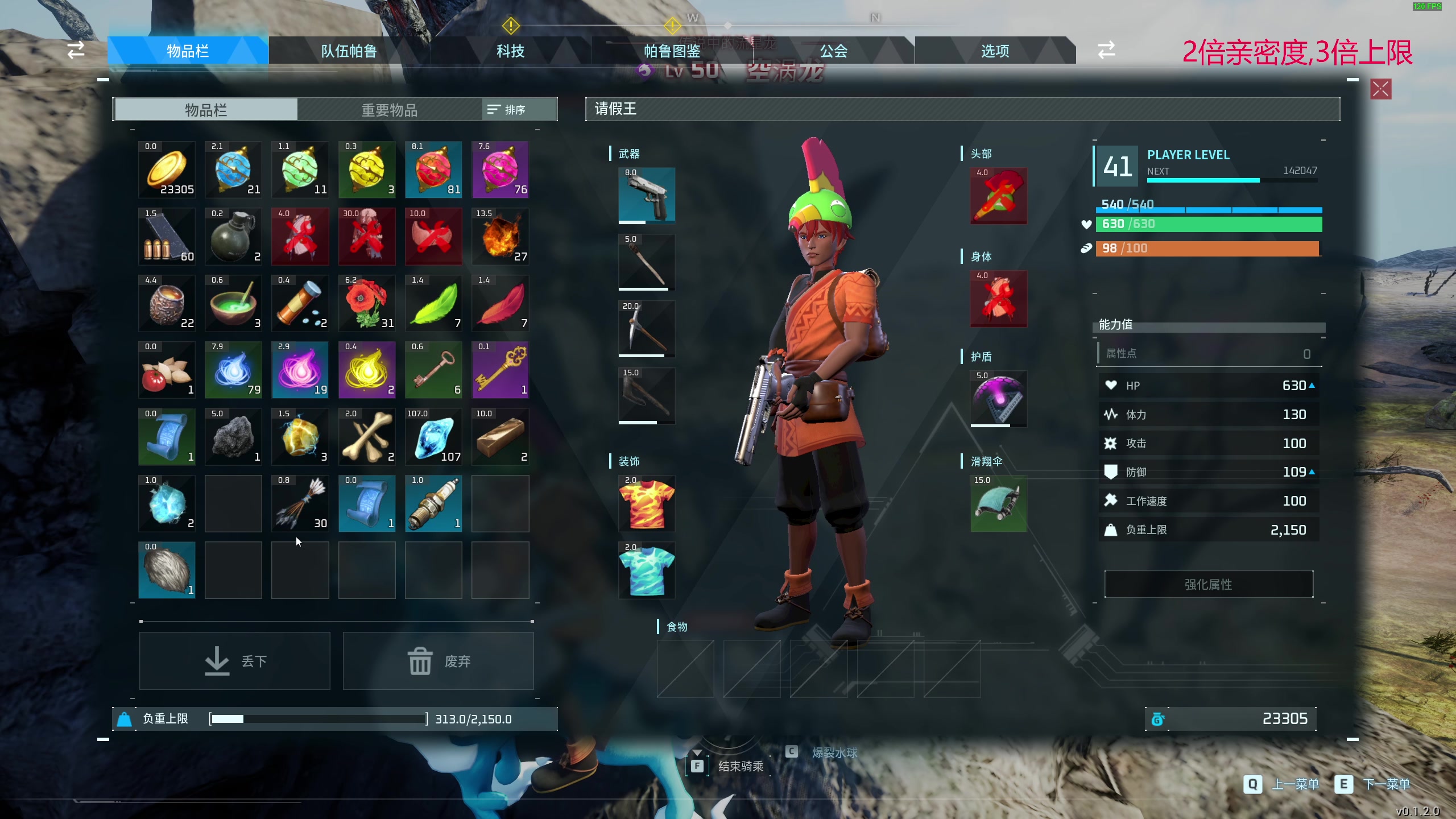This screenshot has width=1456, height=819.
Task: Open the 科技 tab
Action: click(x=510, y=51)
